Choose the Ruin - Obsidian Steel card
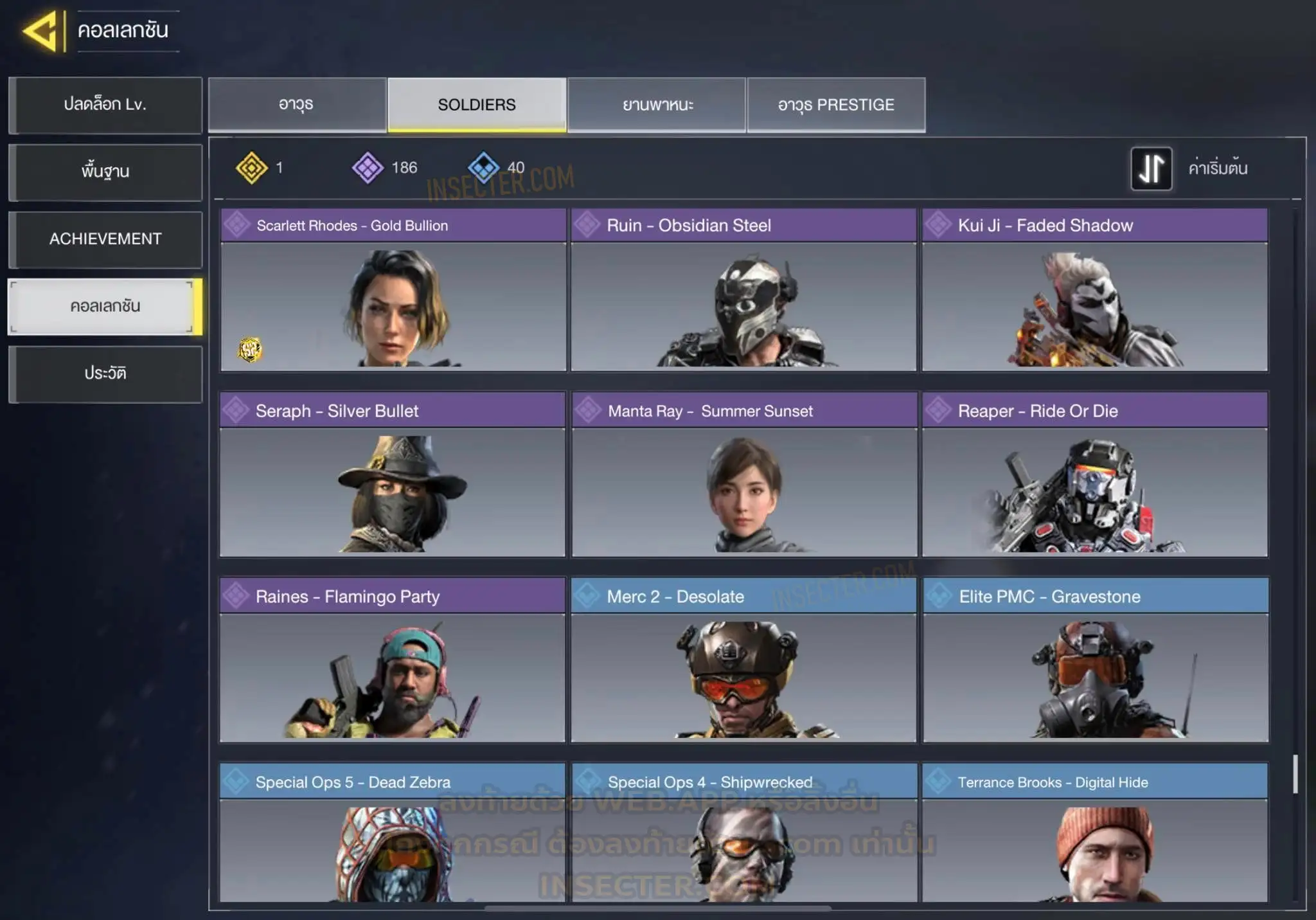 pos(743,290)
